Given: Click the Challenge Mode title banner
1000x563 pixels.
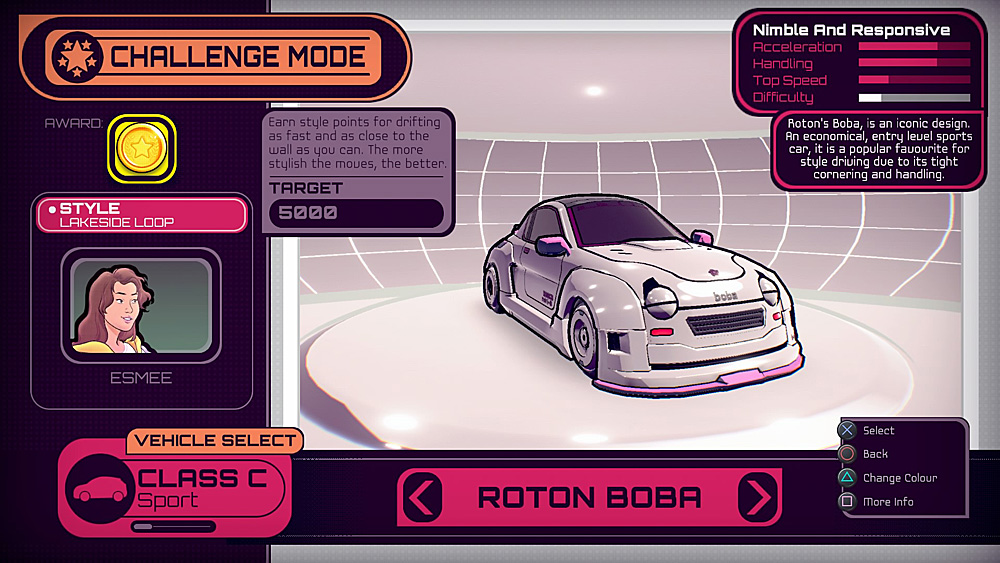Looking at the screenshot, I should pyautogui.click(x=215, y=57).
